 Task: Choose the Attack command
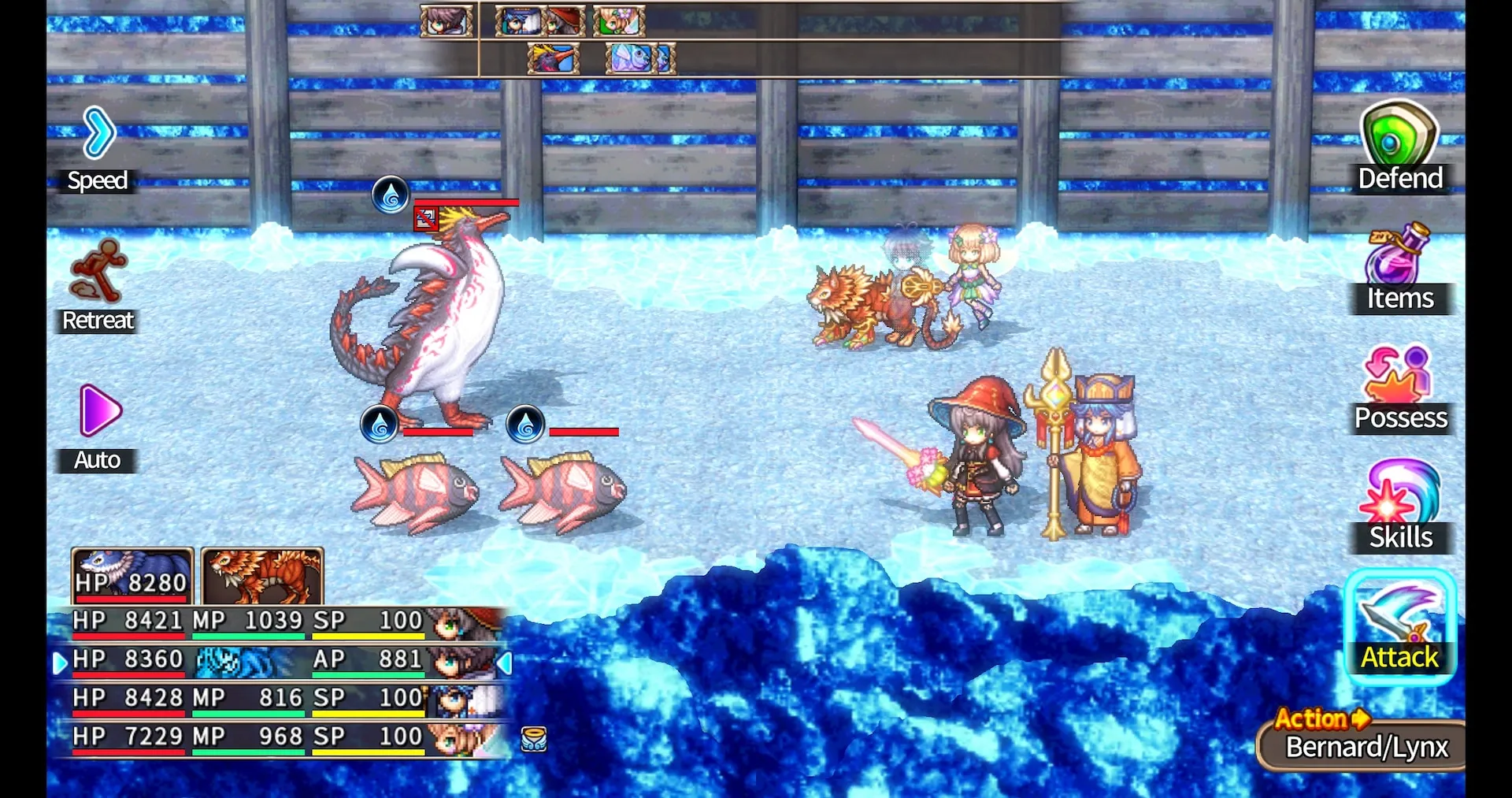point(1399,626)
